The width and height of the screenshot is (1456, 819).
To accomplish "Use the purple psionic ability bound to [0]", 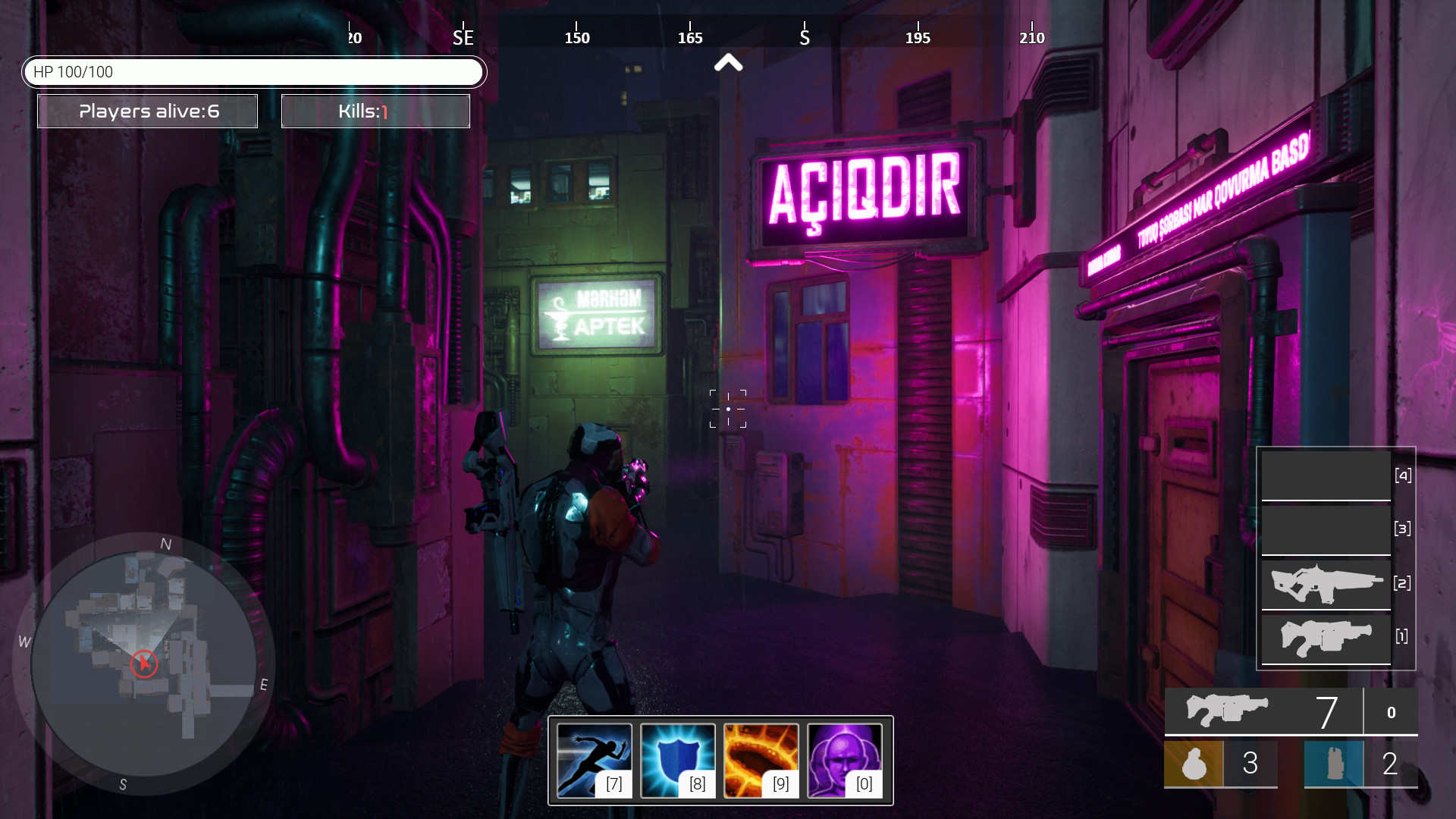I will (846, 761).
